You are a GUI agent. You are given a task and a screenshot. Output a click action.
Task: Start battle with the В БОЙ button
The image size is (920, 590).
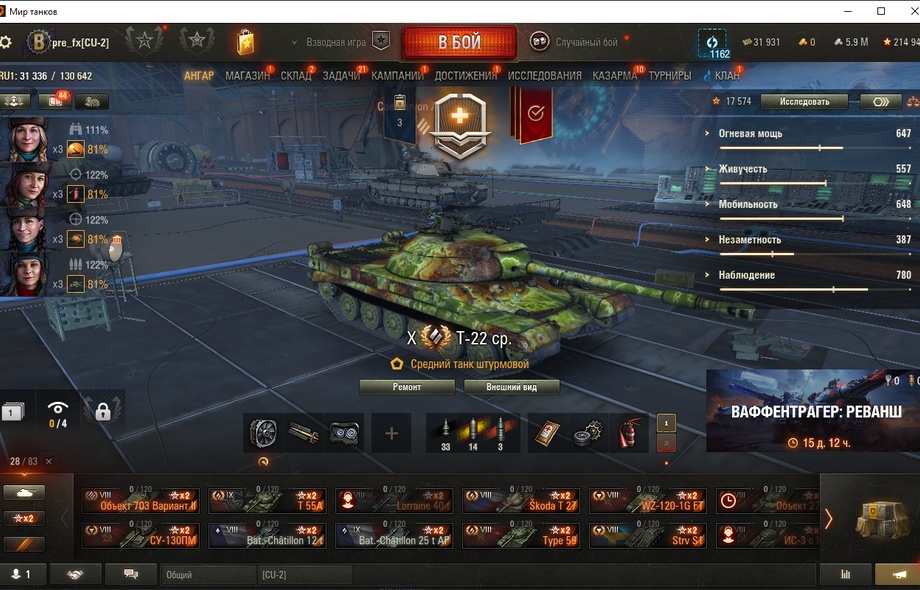click(x=459, y=43)
